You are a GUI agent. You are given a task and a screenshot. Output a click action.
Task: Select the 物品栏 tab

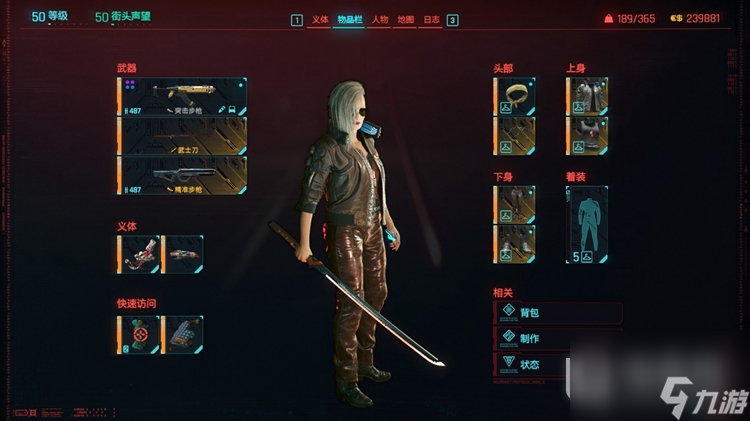pyautogui.click(x=349, y=20)
